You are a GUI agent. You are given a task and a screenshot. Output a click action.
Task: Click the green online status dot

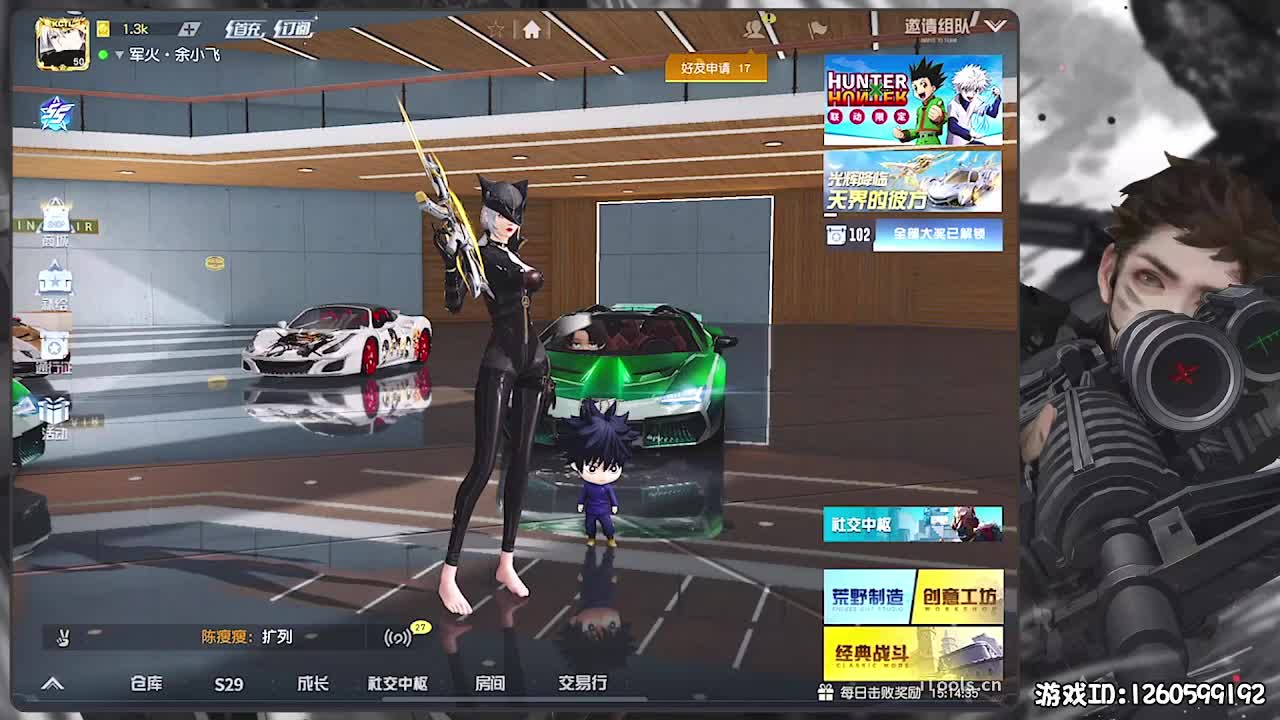pos(103,54)
